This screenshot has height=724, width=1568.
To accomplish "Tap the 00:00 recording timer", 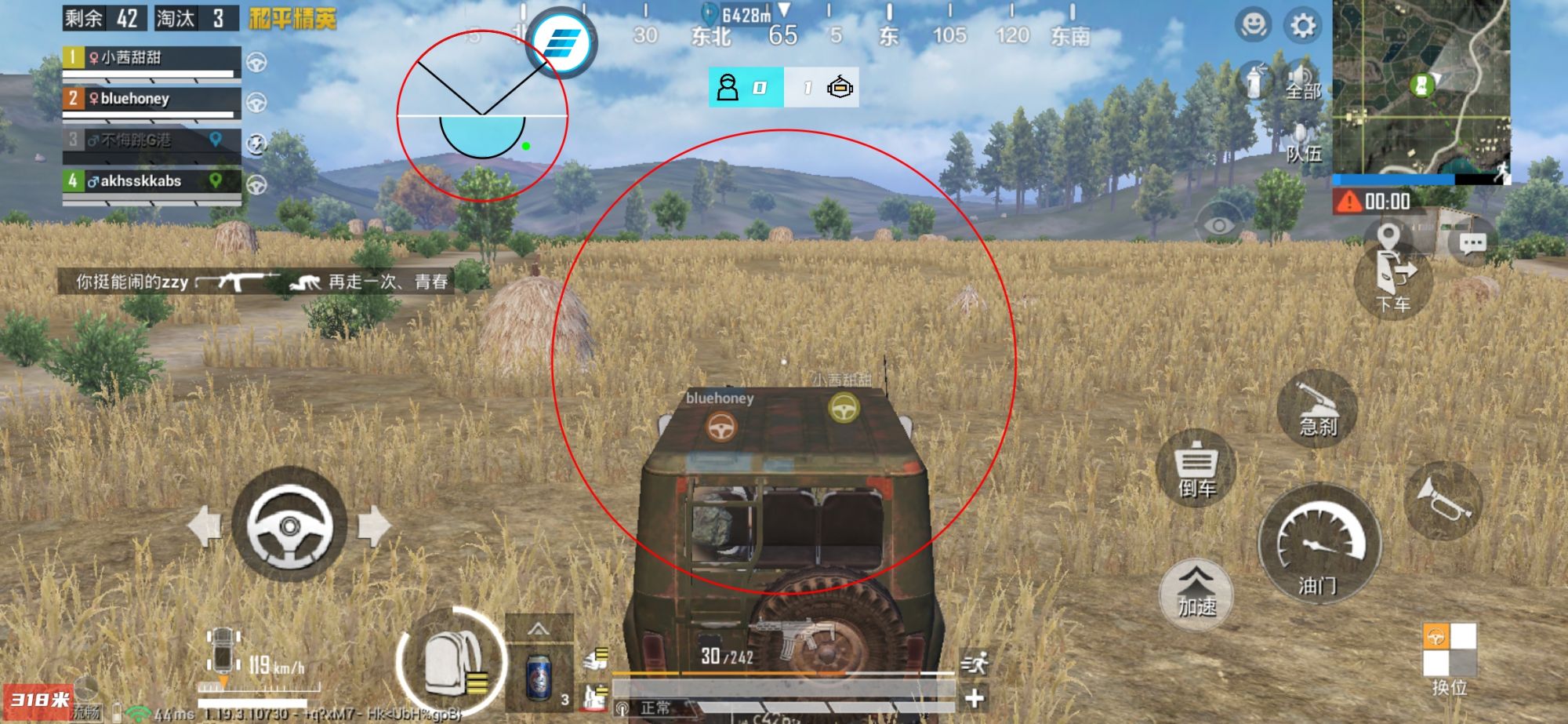I will tap(1374, 201).
